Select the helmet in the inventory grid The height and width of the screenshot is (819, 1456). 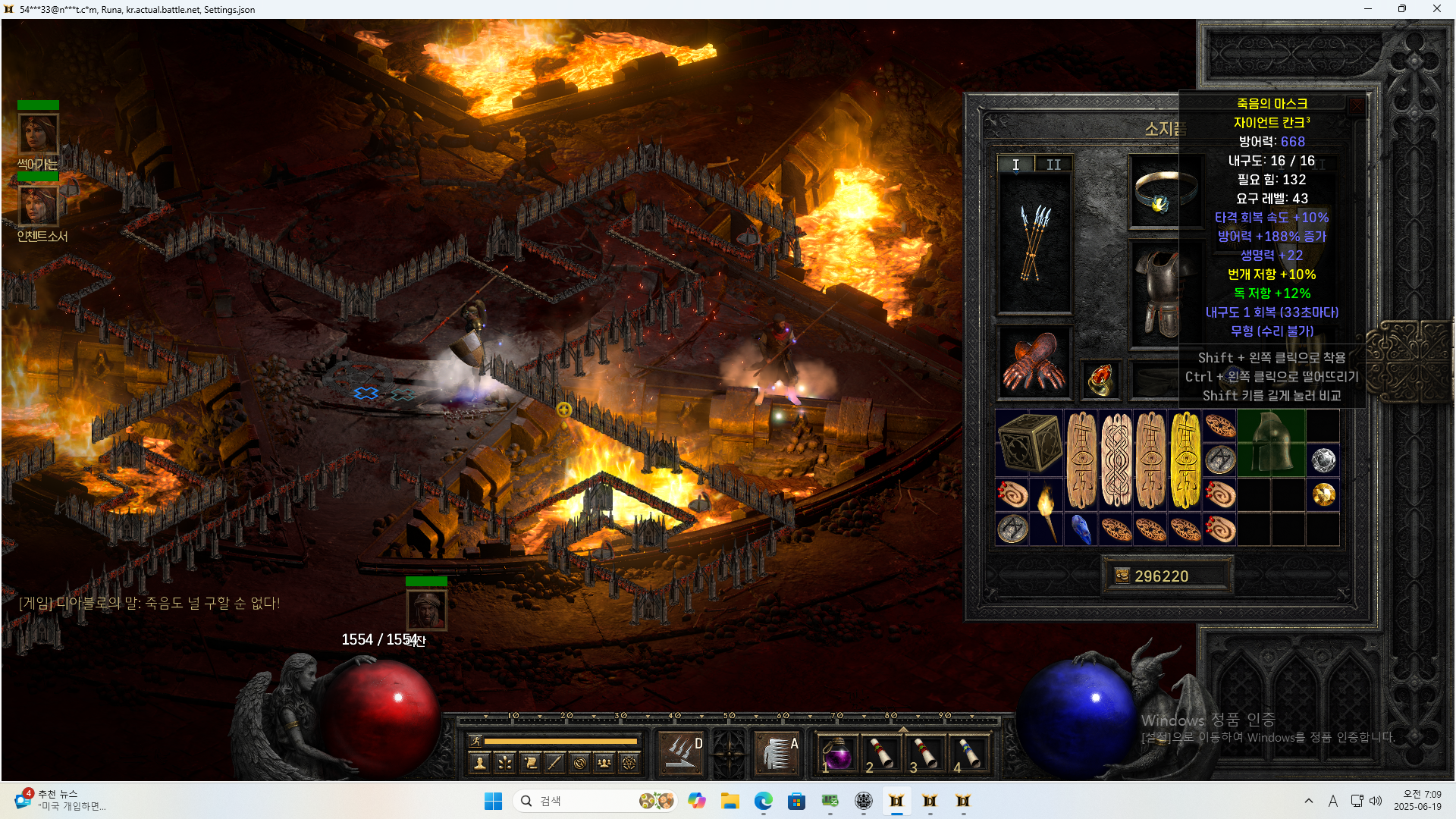click(1271, 443)
